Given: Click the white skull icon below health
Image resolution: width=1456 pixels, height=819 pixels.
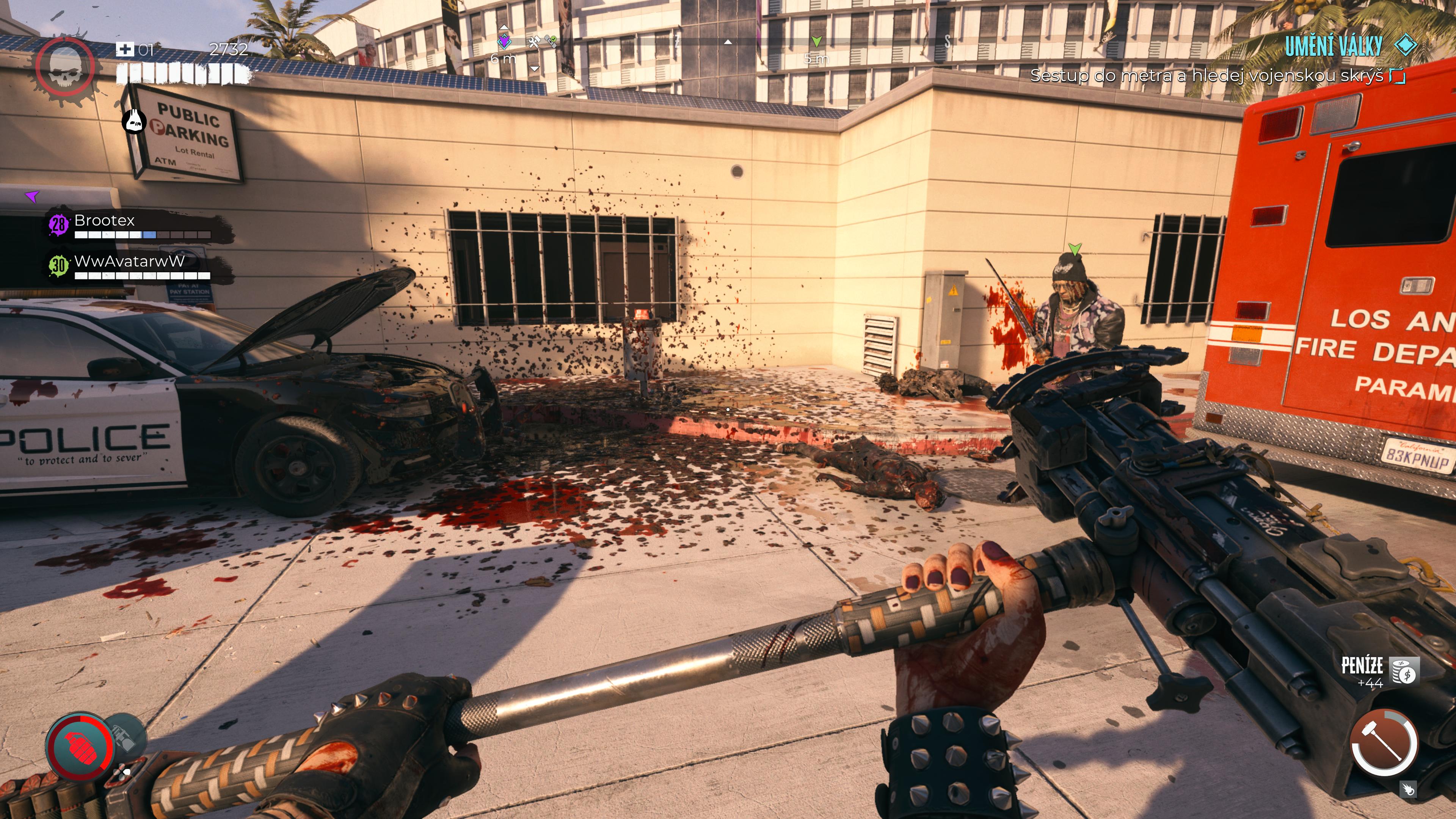Looking at the screenshot, I should (135, 121).
